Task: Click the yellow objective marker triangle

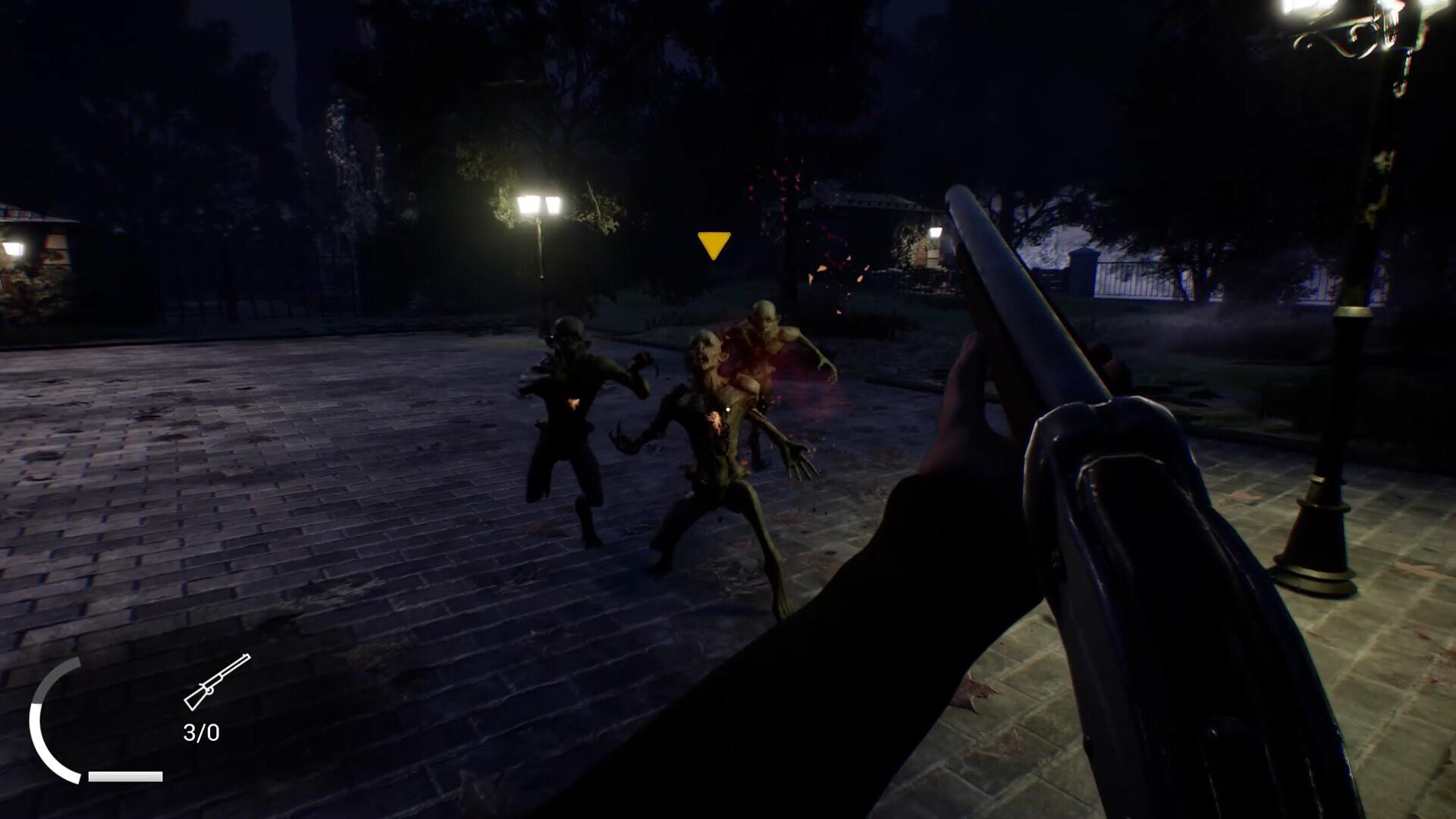Action: pyautogui.click(x=713, y=244)
